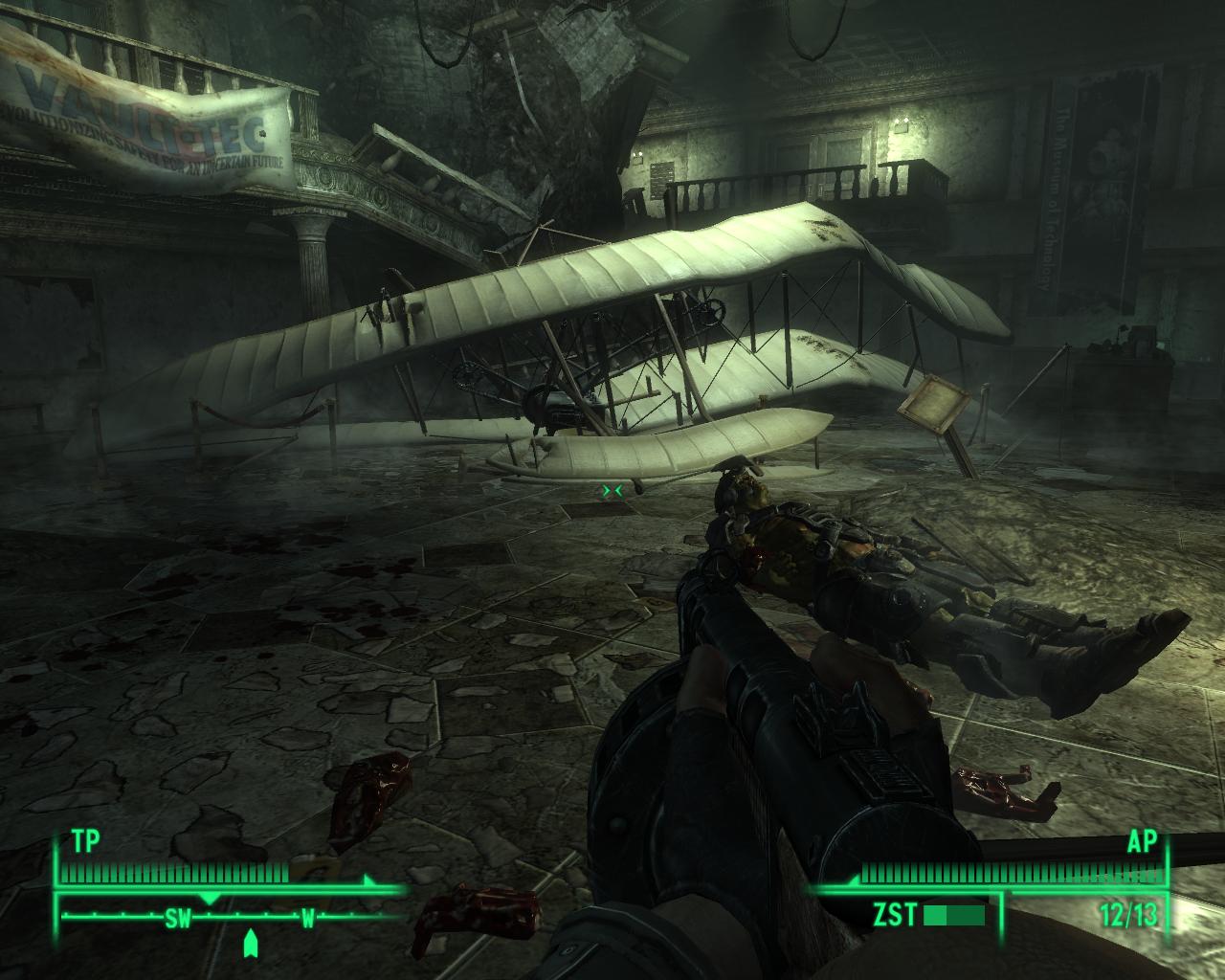1225x980 pixels.
Task: Select the quest marker arrow below the compass
Action: (x=251, y=945)
